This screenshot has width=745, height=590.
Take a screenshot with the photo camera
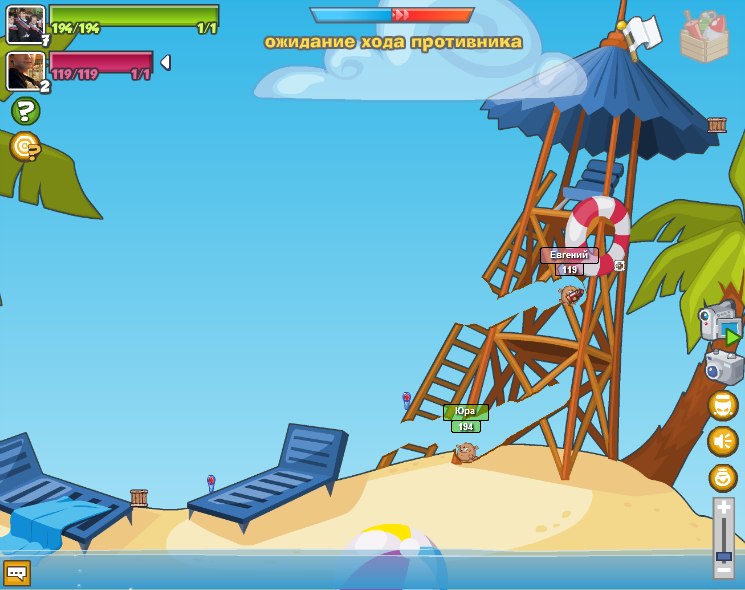(723, 367)
